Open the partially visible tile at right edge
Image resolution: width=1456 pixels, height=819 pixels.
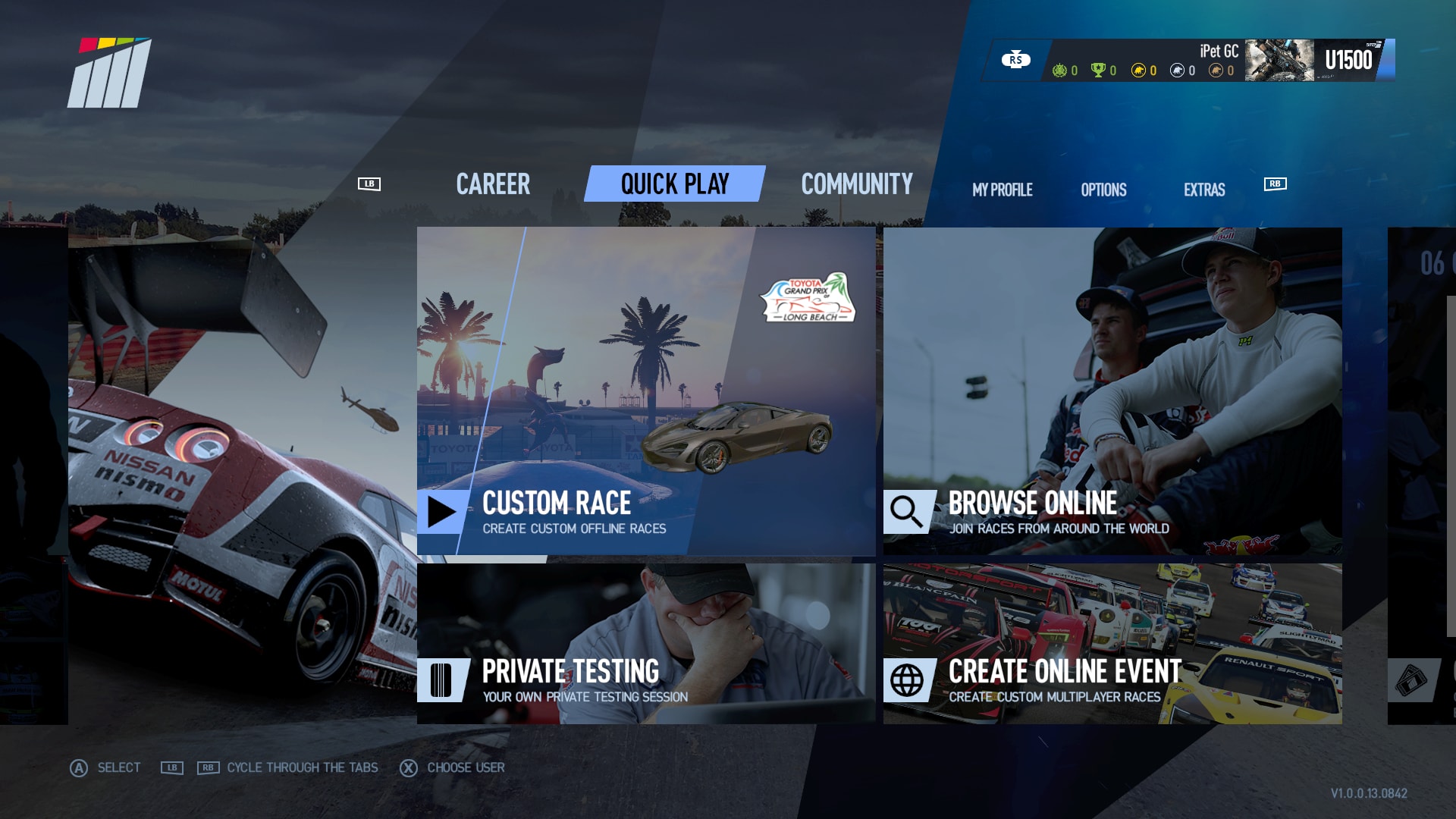tap(1423, 475)
